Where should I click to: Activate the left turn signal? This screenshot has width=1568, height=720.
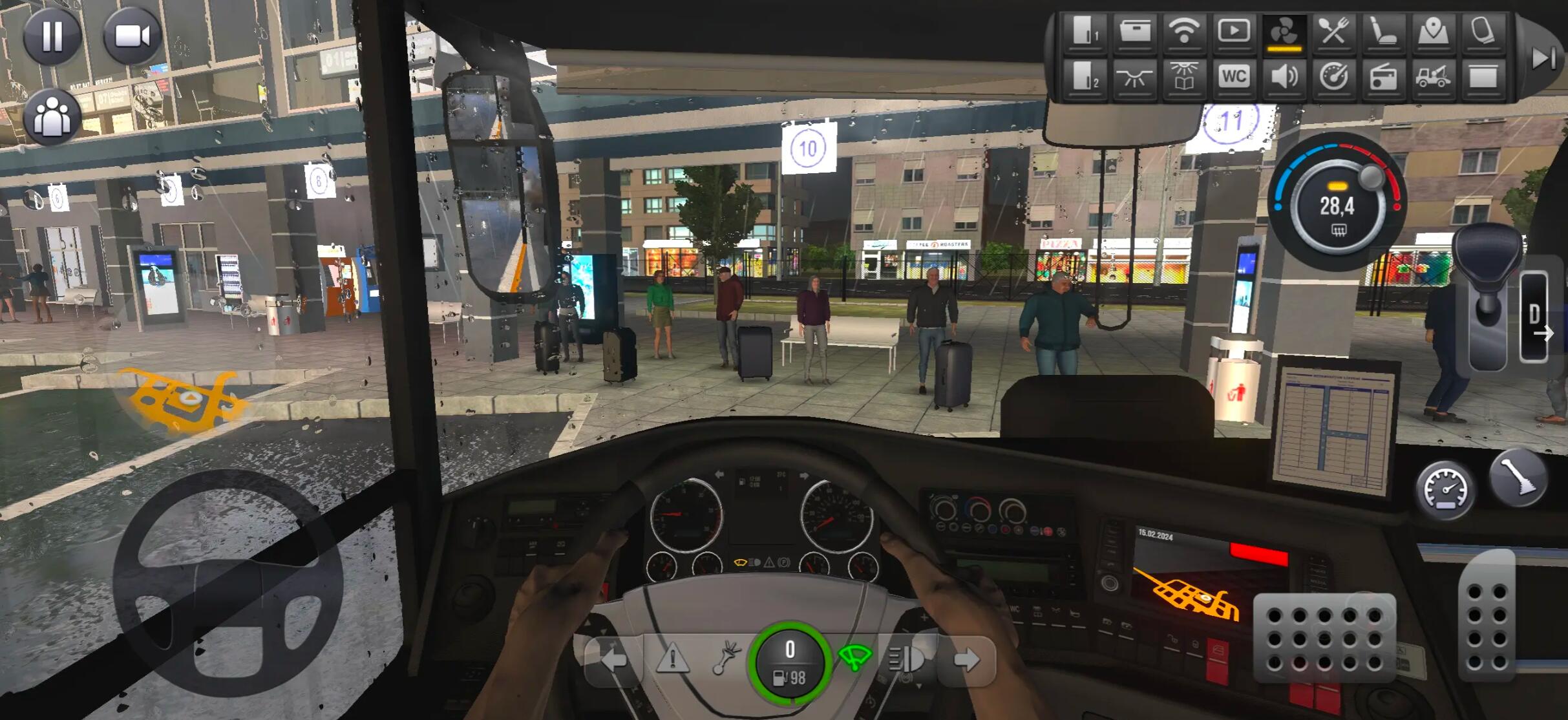(x=613, y=660)
